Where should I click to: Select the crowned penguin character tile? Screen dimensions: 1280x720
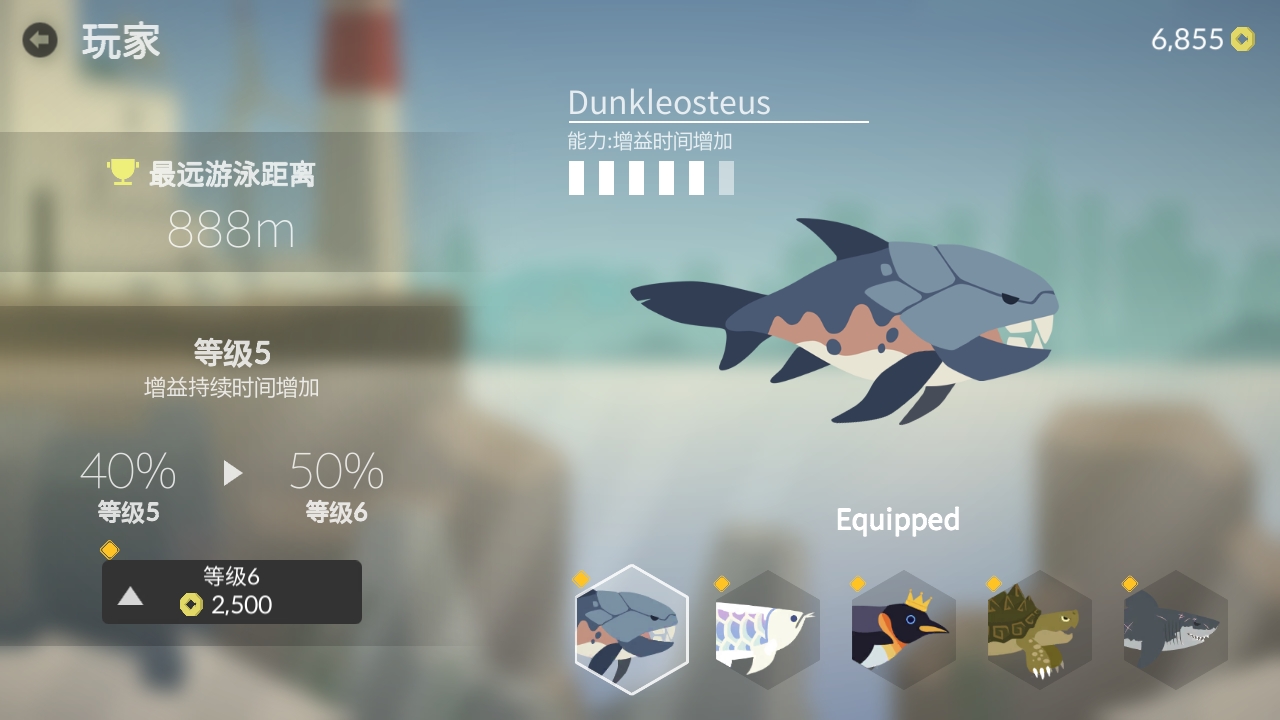click(904, 630)
